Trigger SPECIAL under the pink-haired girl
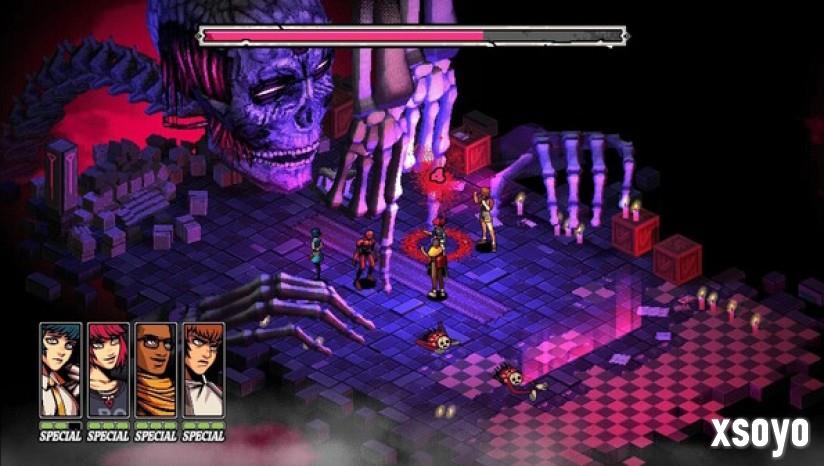The width and height of the screenshot is (824, 466). pyautogui.click(x=108, y=435)
